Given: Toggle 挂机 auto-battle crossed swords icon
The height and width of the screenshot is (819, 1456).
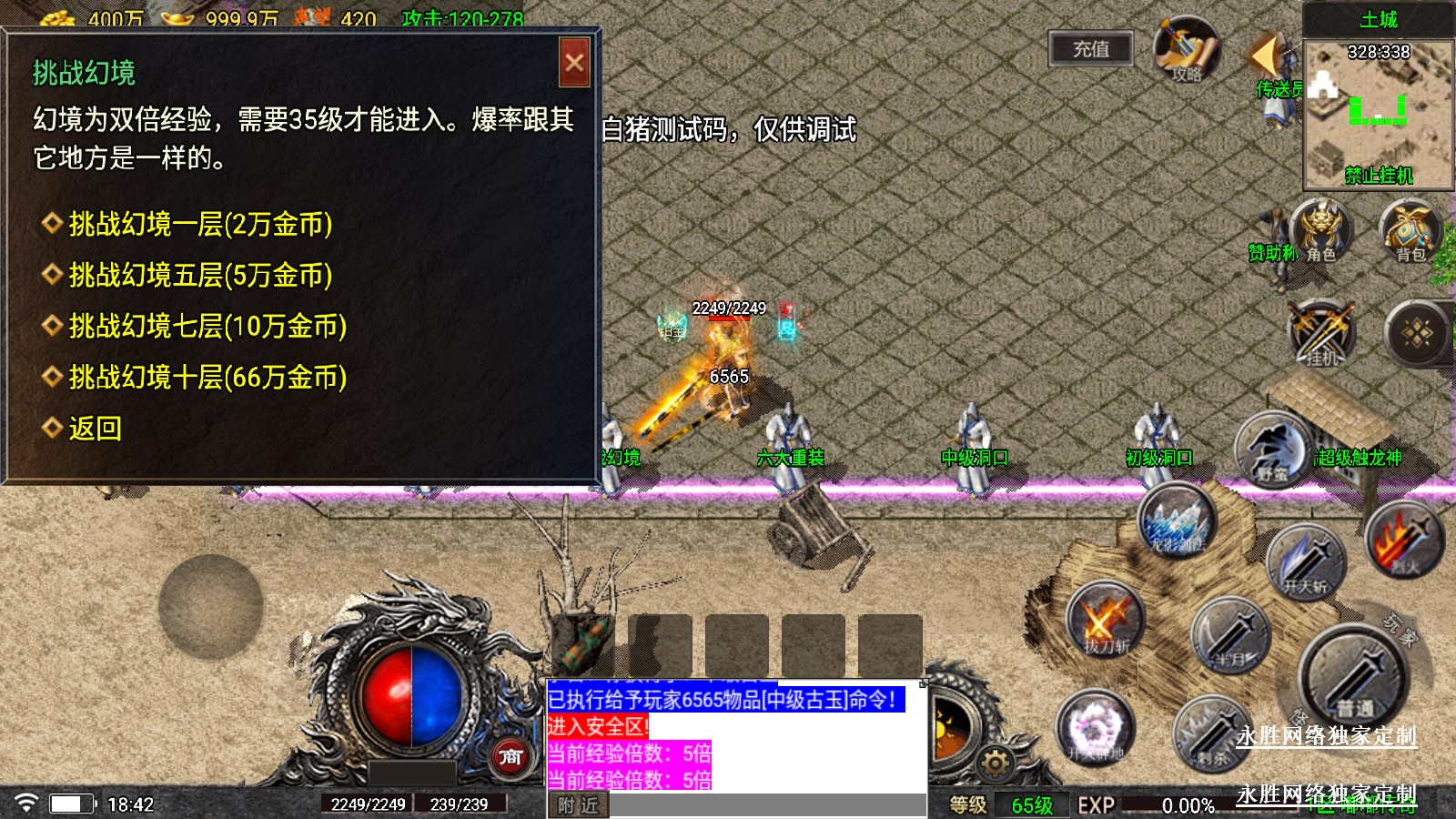Looking at the screenshot, I should pos(1321,333).
